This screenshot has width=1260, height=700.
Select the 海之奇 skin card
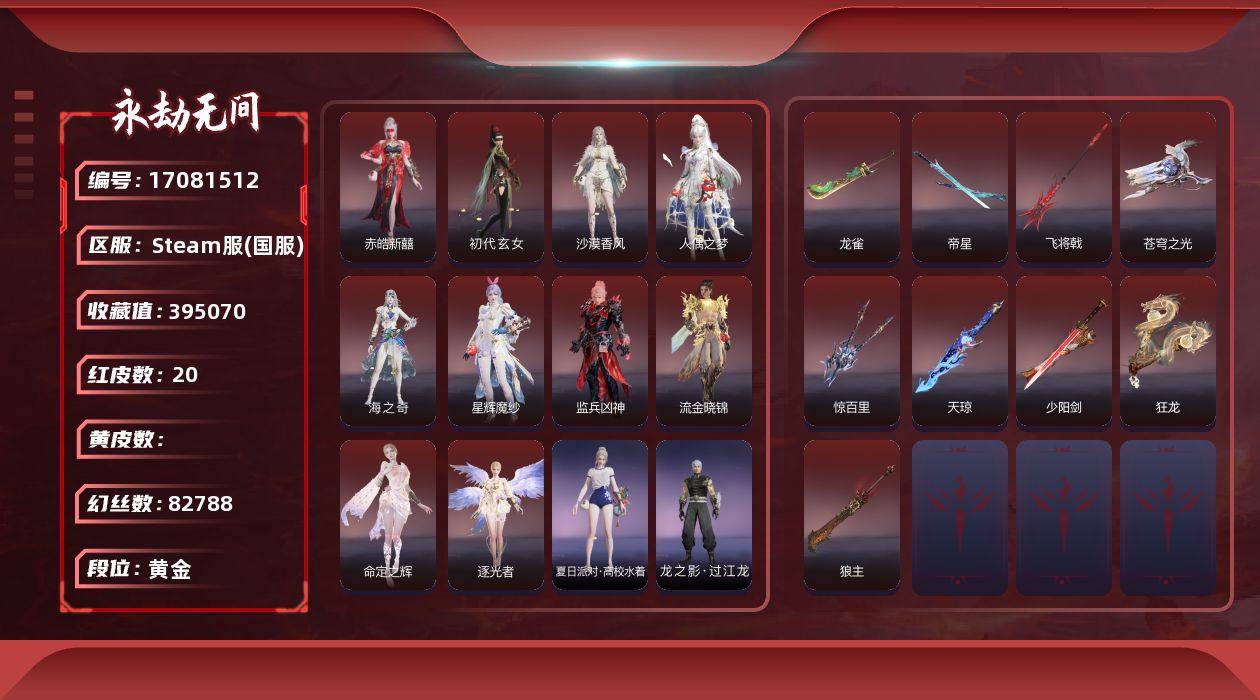coord(388,350)
